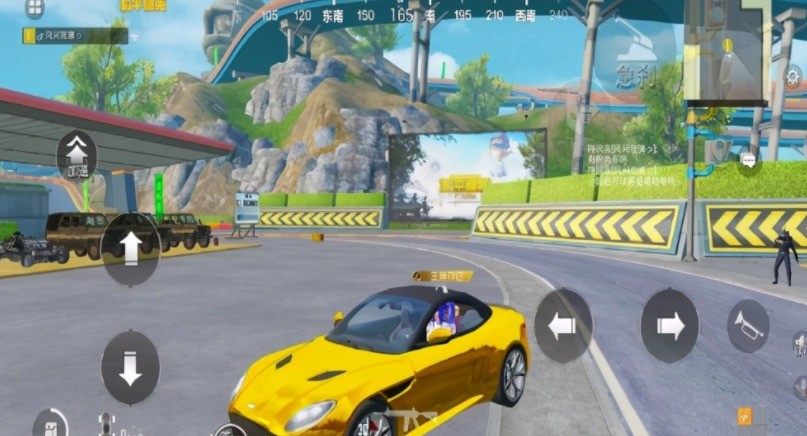Steer left with the left-arrow button
The image size is (807, 436).
(x=562, y=325)
